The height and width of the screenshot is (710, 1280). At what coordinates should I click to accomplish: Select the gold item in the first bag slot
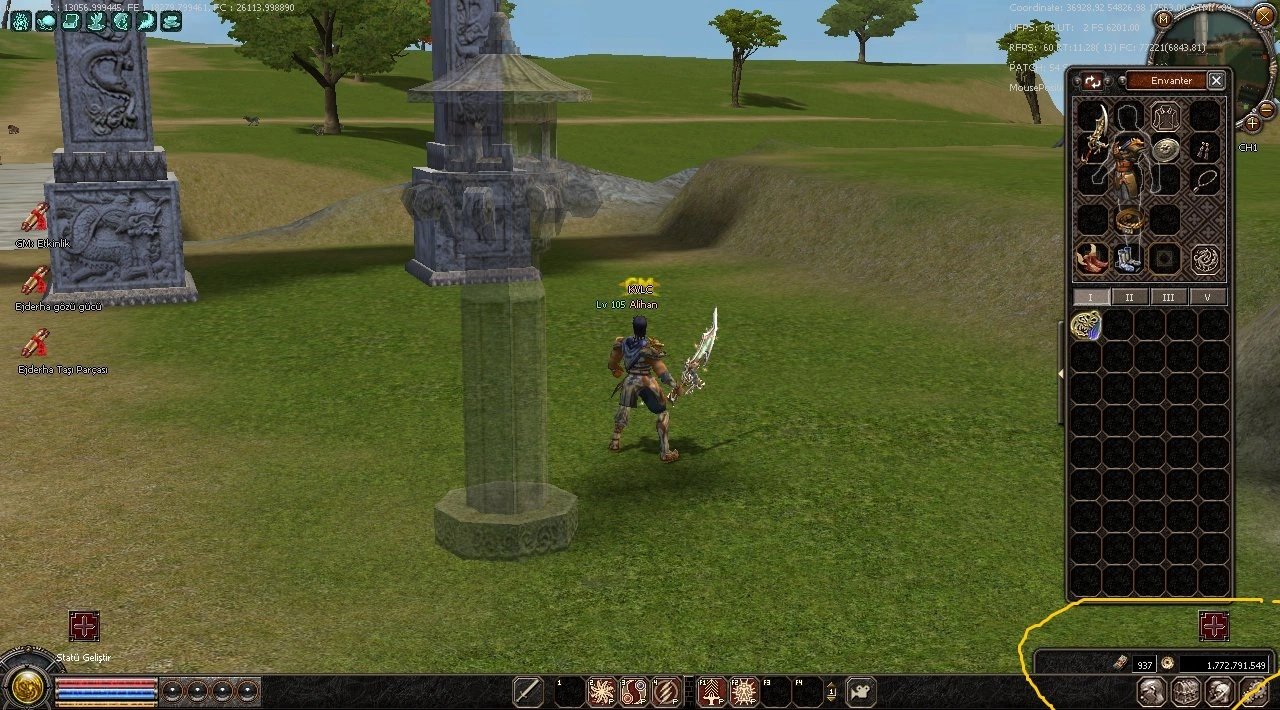[1086, 325]
